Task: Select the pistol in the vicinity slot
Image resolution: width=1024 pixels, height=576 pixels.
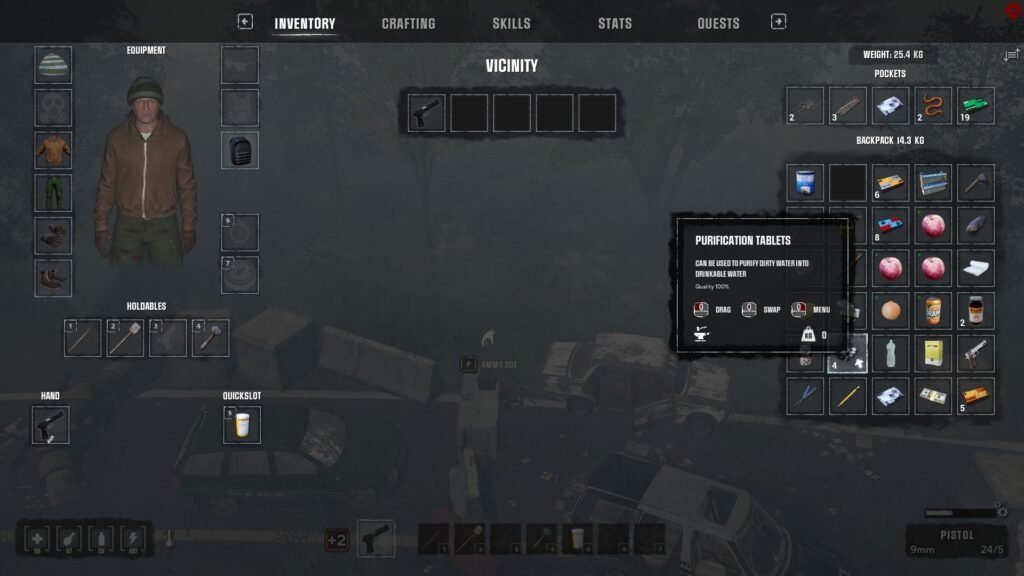Action: tap(427, 113)
